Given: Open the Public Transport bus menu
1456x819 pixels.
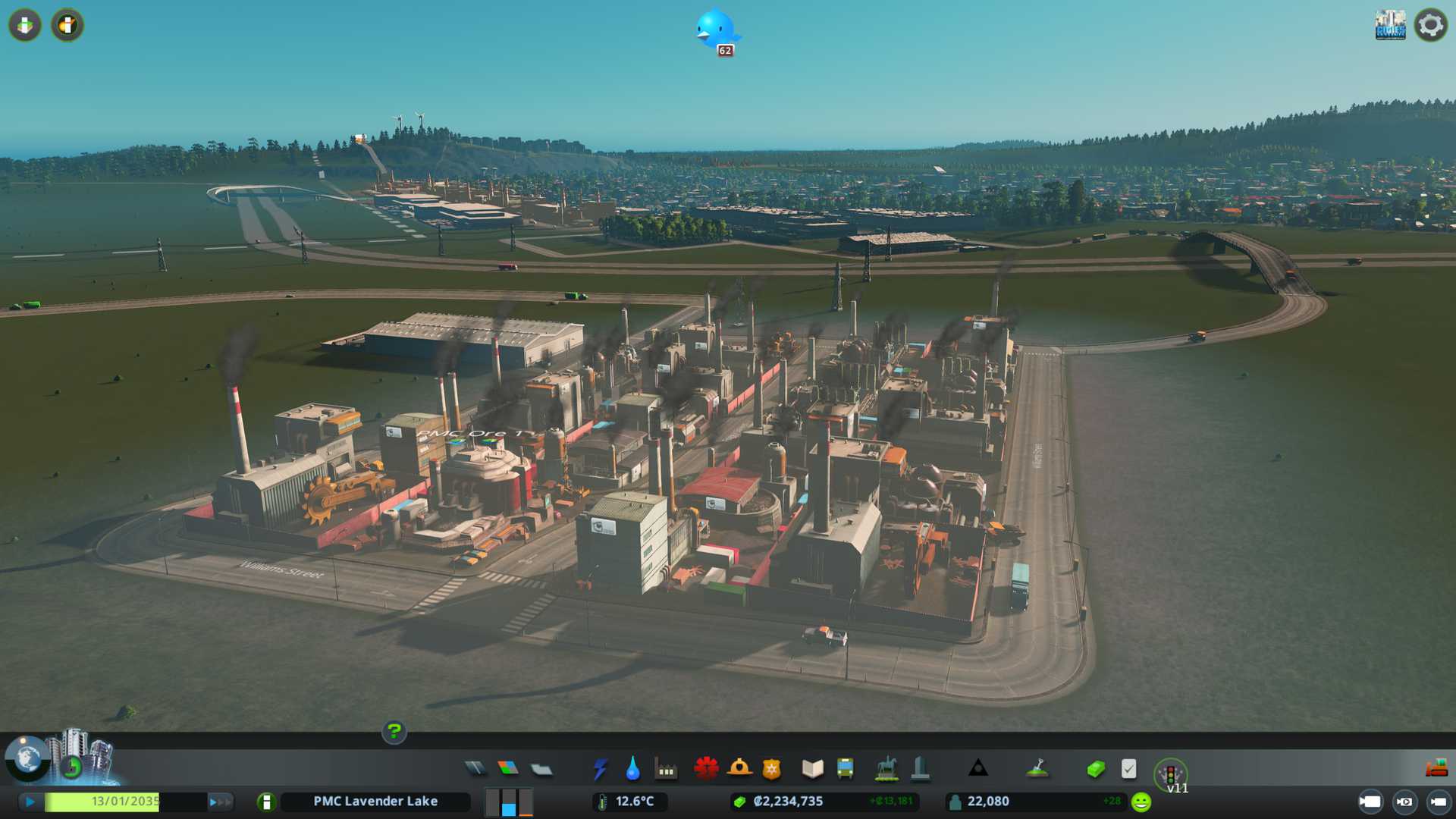Looking at the screenshot, I should click(845, 769).
